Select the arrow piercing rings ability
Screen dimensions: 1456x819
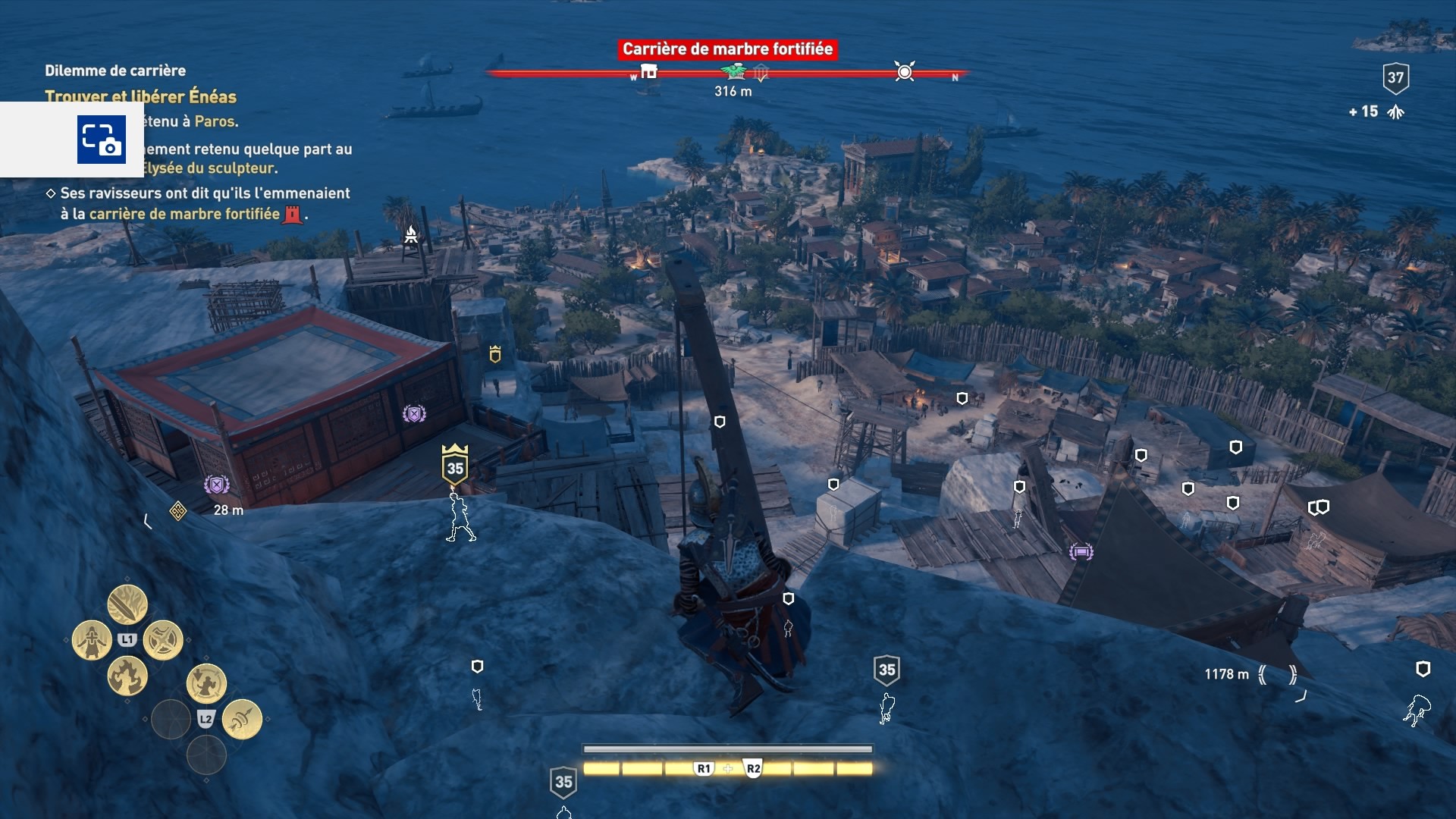pos(242,719)
